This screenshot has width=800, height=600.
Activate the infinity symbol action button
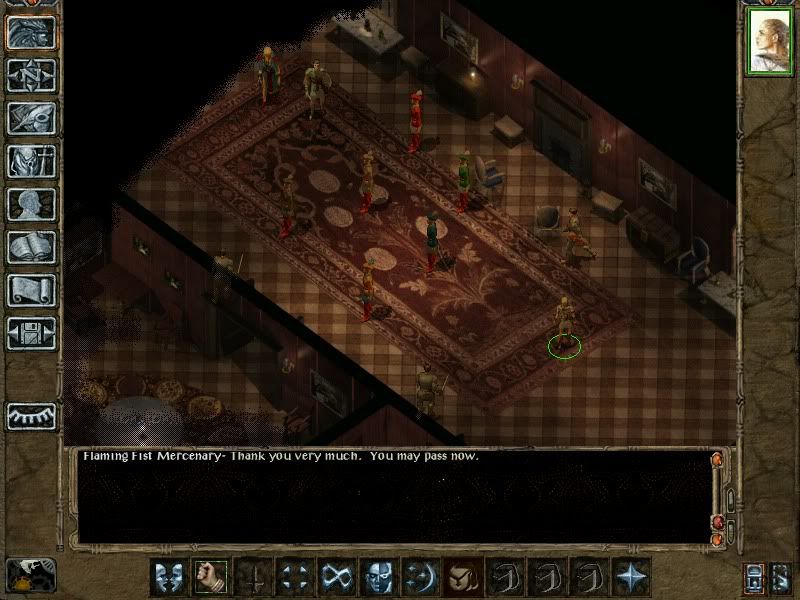336,577
